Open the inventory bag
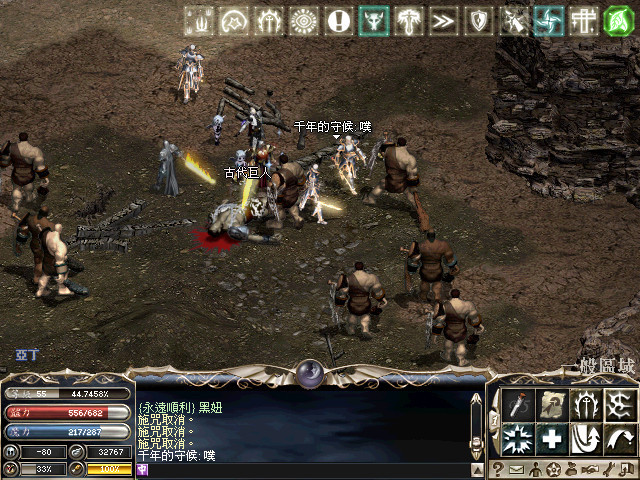Image resolution: width=640 pixels, height=480 pixels. (x=570, y=470)
